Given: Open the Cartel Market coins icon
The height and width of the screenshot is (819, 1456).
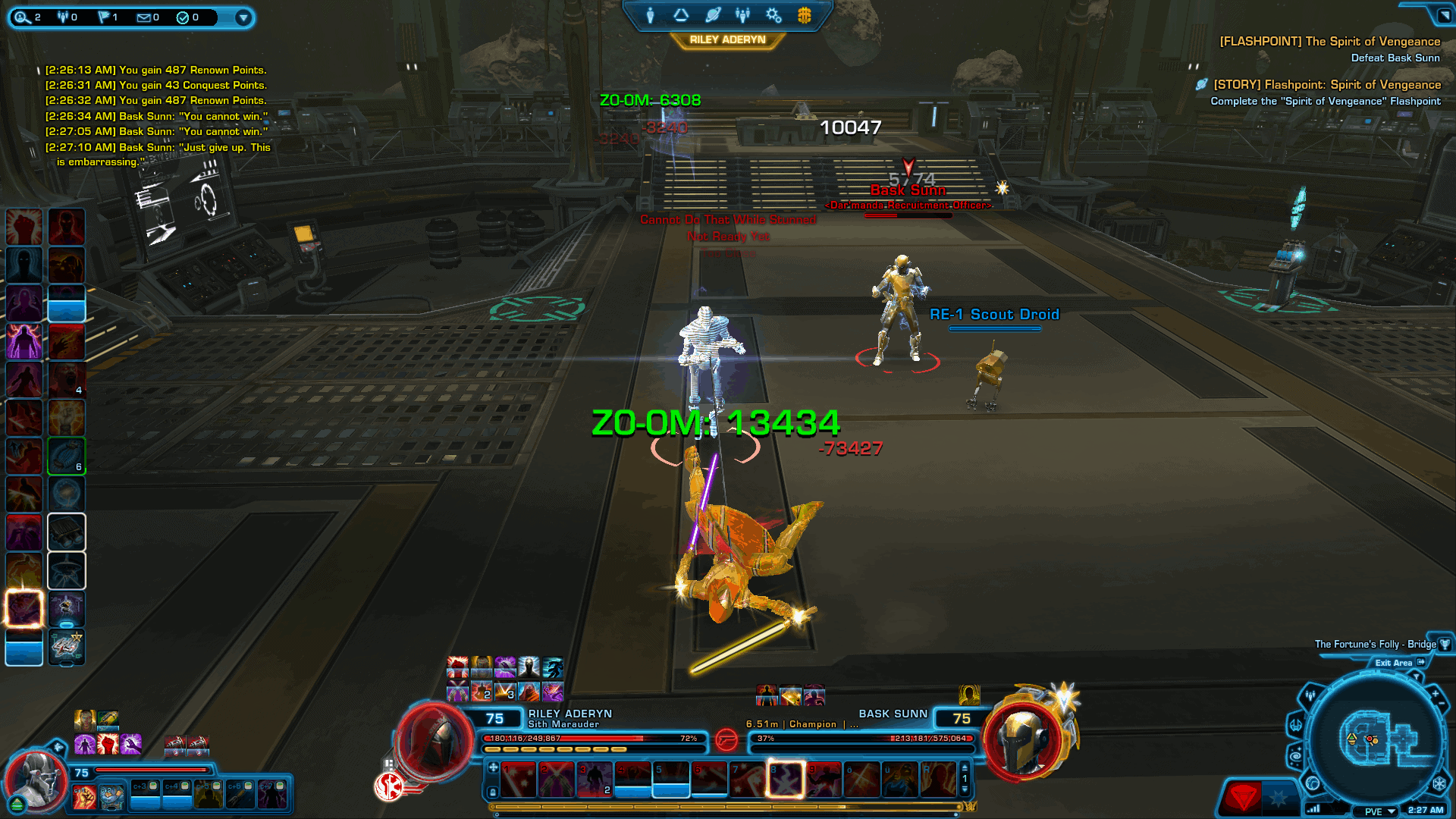Looking at the screenshot, I should [x=805, y=15].
